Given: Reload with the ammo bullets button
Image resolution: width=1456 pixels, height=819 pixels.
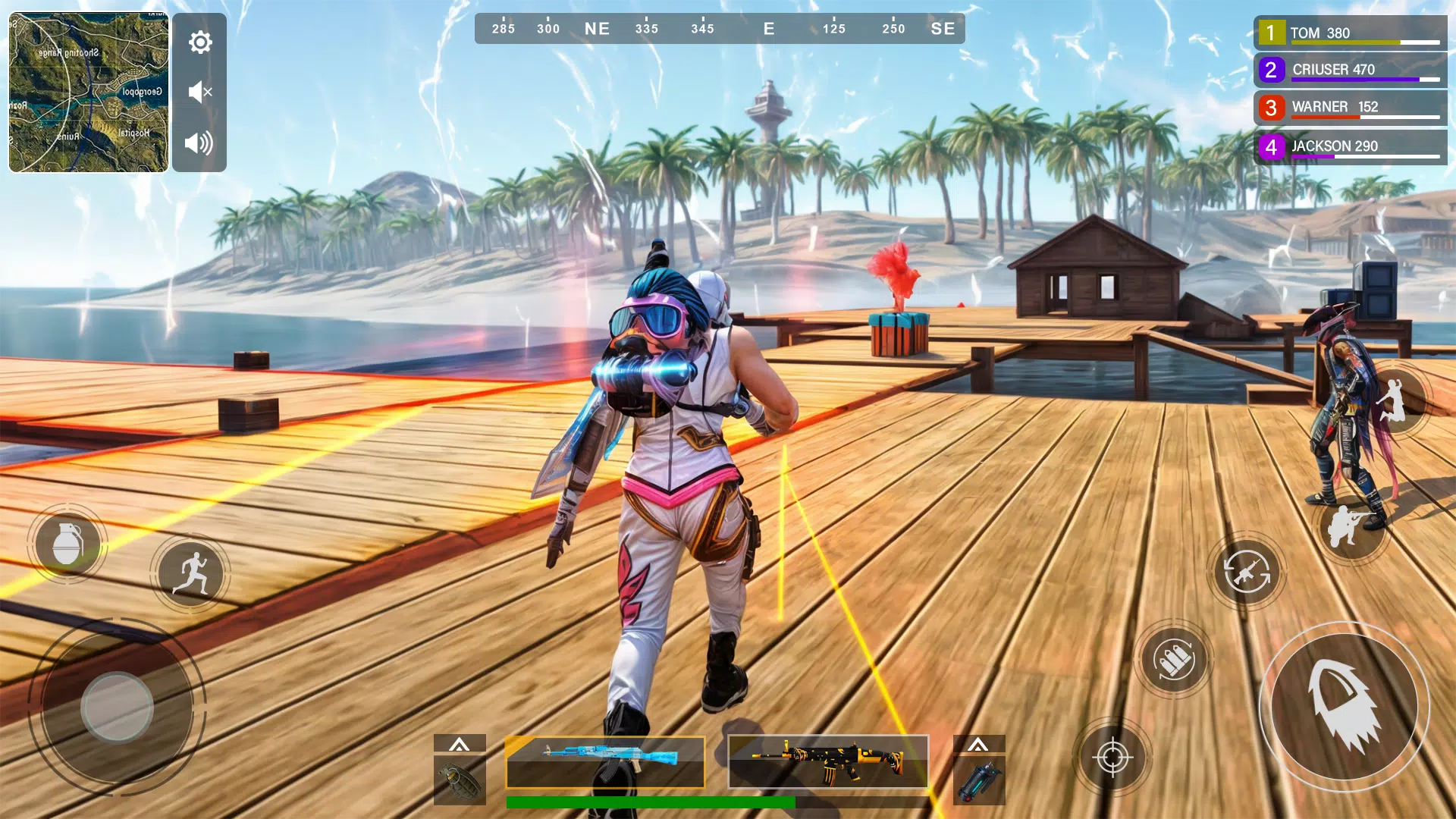Looking at the screenshot, I should [x=1174, y=659].
